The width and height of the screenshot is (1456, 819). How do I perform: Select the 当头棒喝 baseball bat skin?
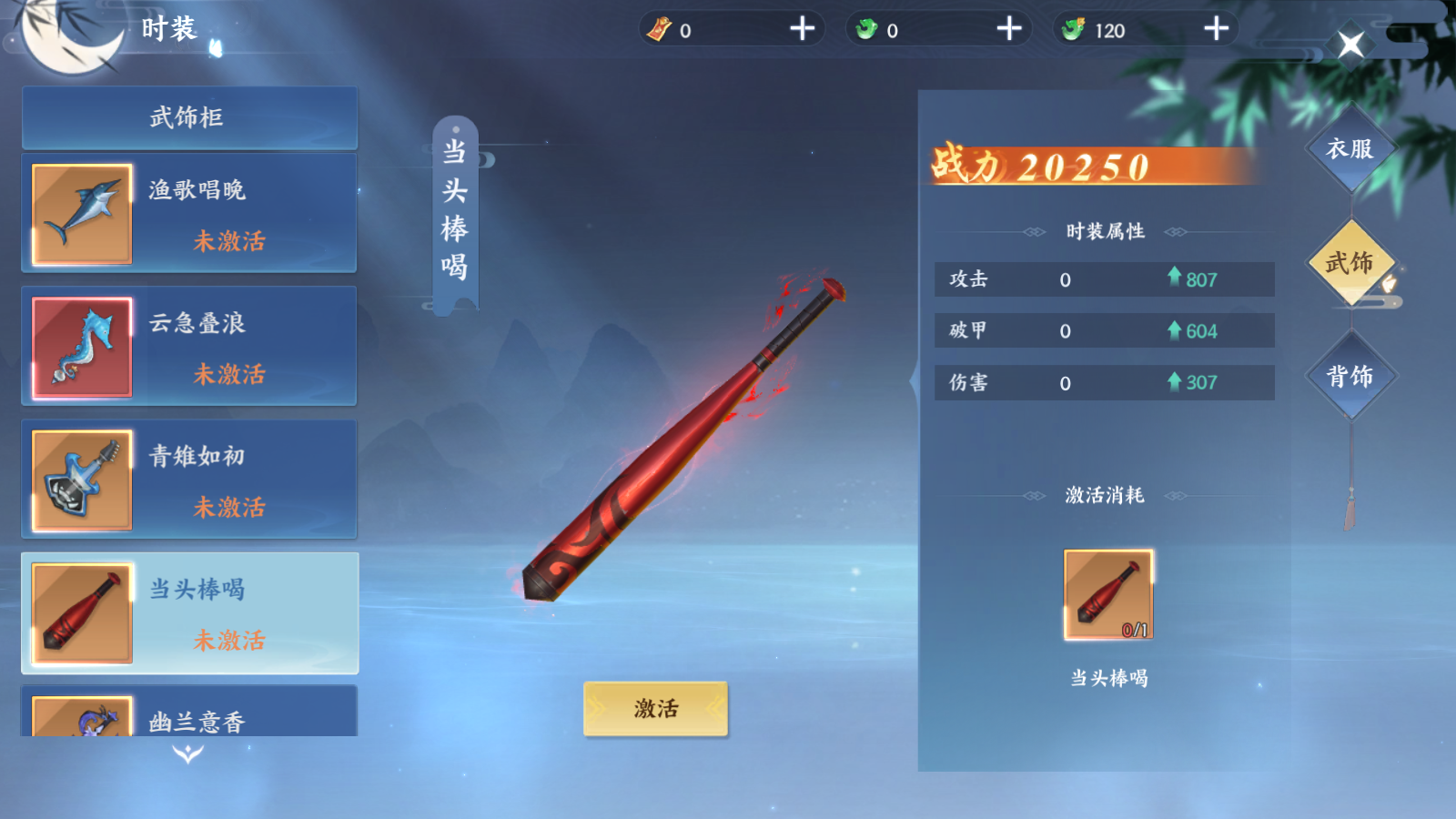click(189, 612)
